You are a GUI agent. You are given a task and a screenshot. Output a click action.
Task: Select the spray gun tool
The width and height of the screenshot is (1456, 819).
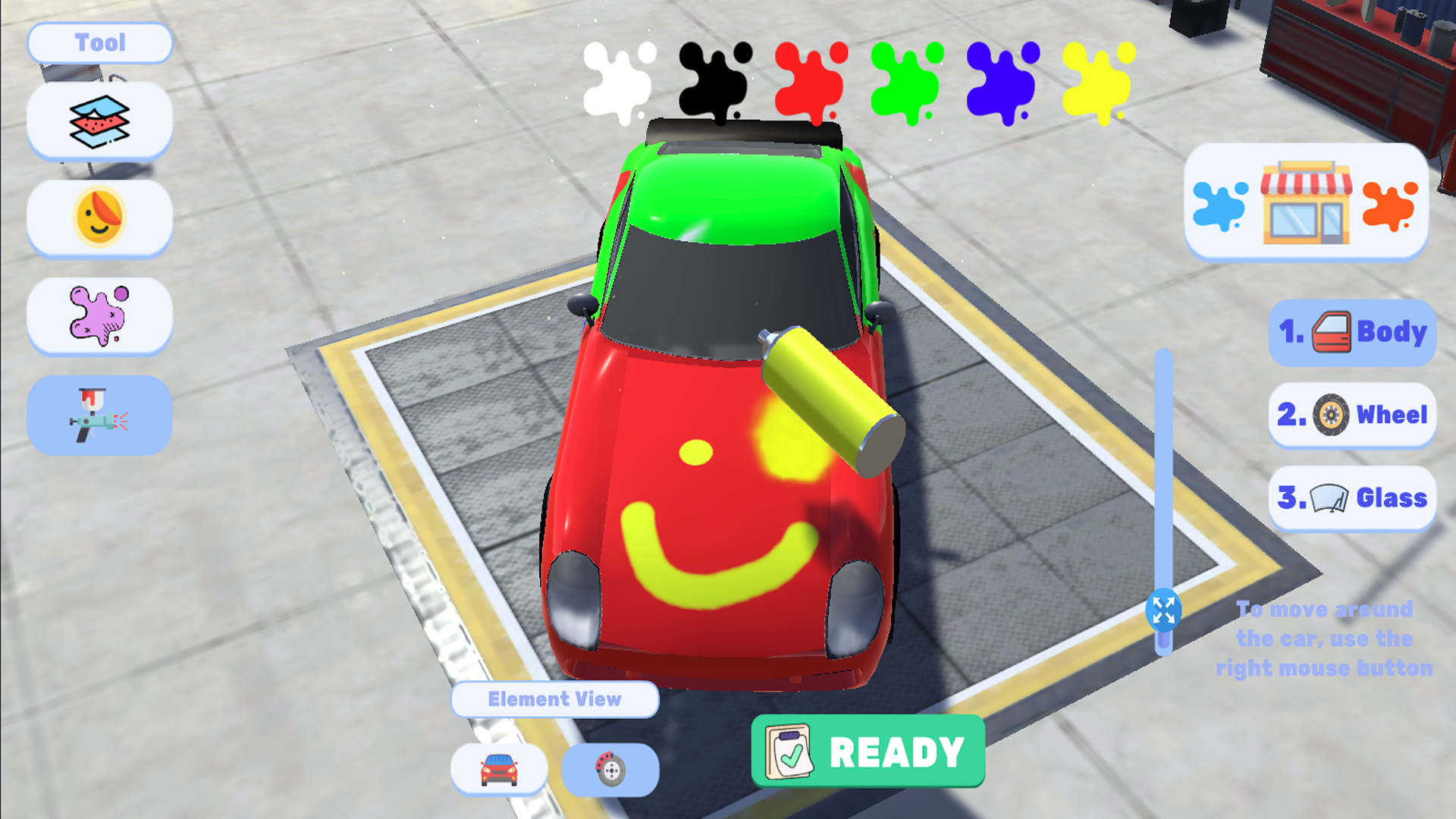(99, 416)
